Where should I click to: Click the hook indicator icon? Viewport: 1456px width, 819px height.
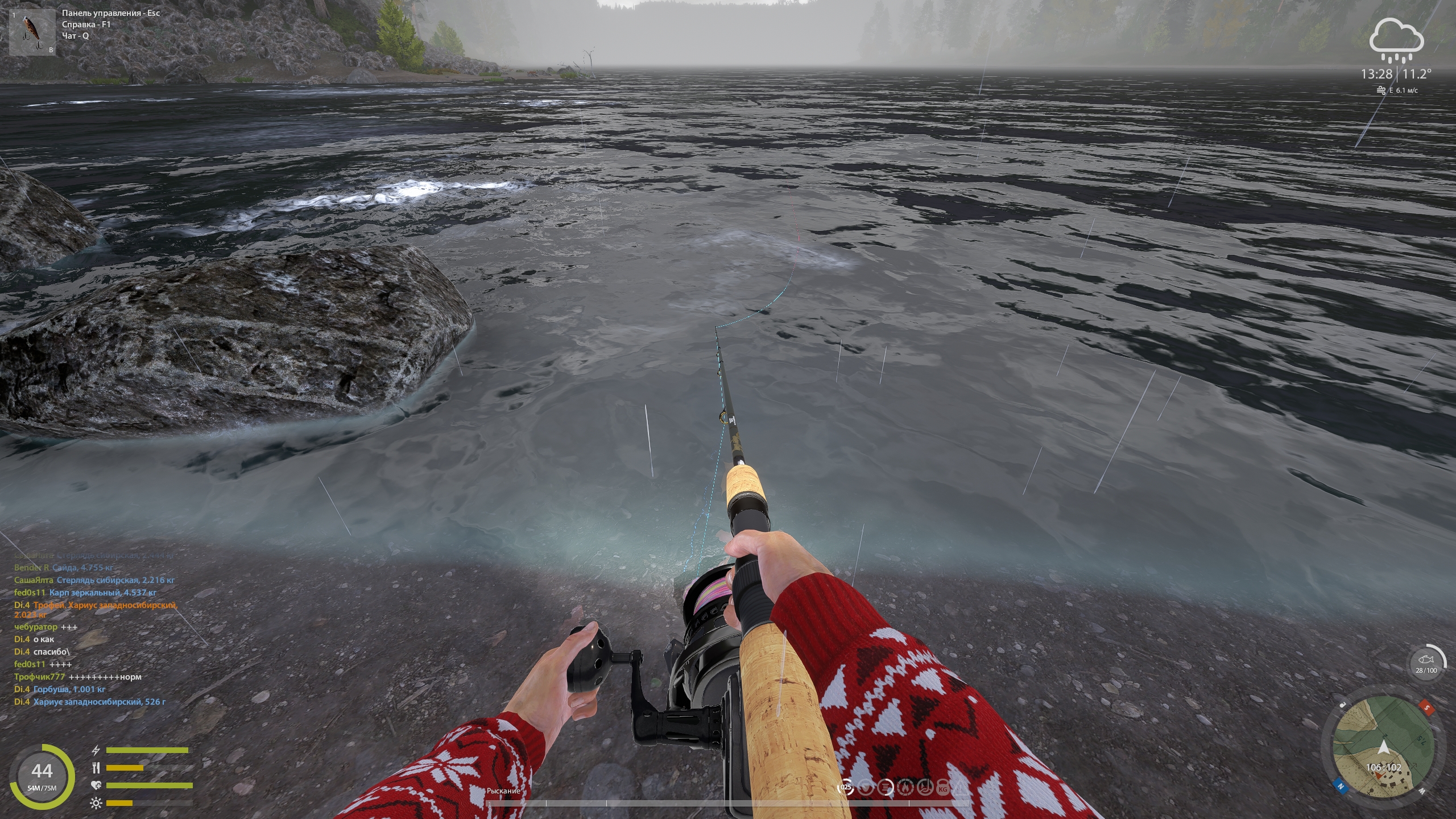tap(924, 788)
